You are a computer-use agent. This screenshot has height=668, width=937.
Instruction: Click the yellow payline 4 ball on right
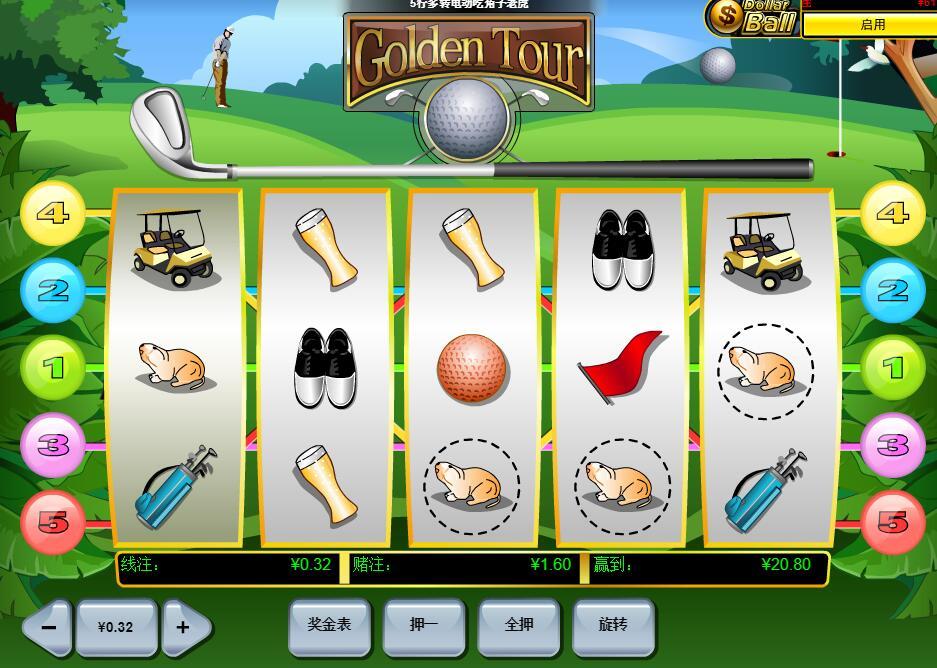(x=892, y=213)
